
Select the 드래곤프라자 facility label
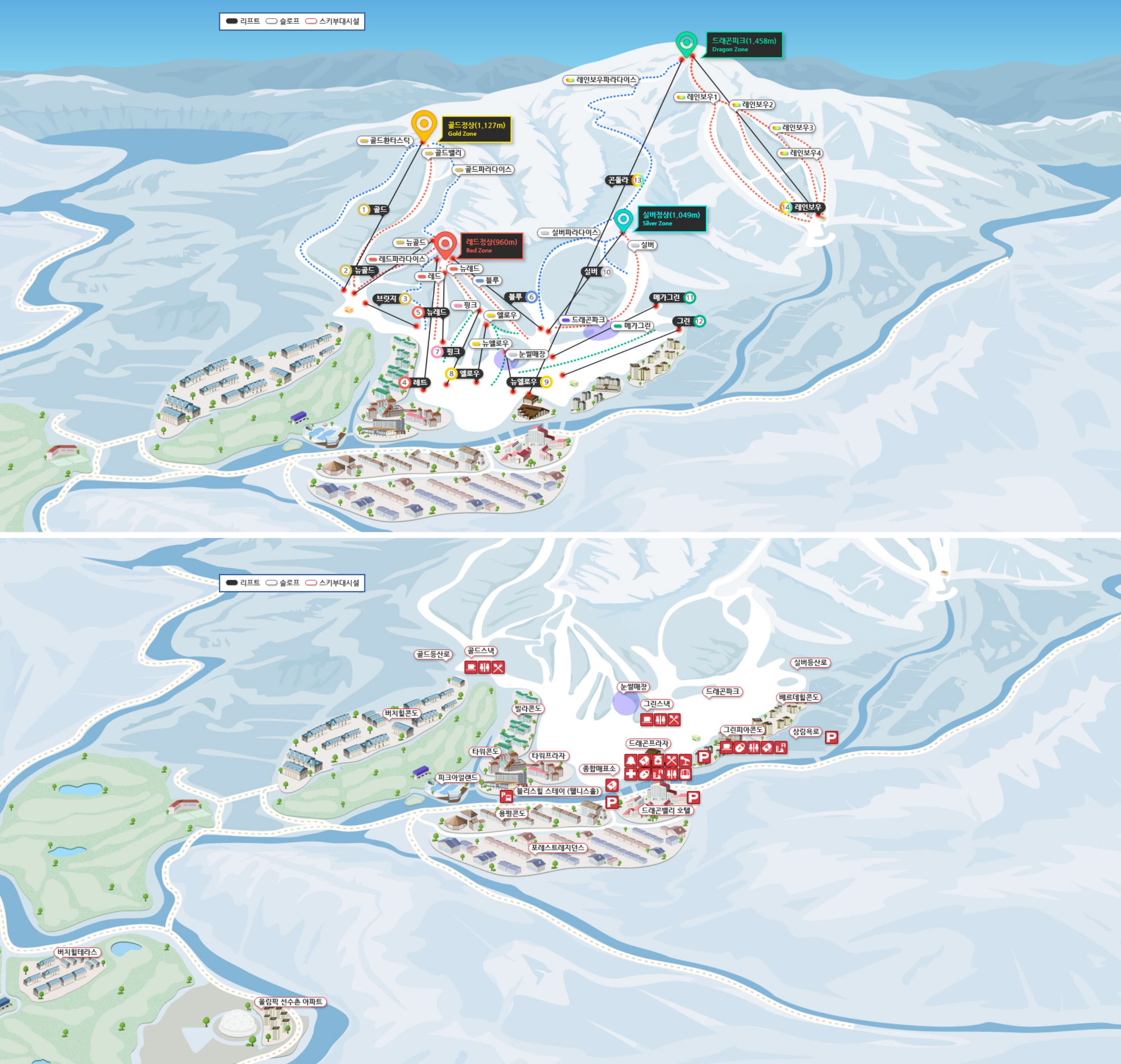(x=648, y=744)
